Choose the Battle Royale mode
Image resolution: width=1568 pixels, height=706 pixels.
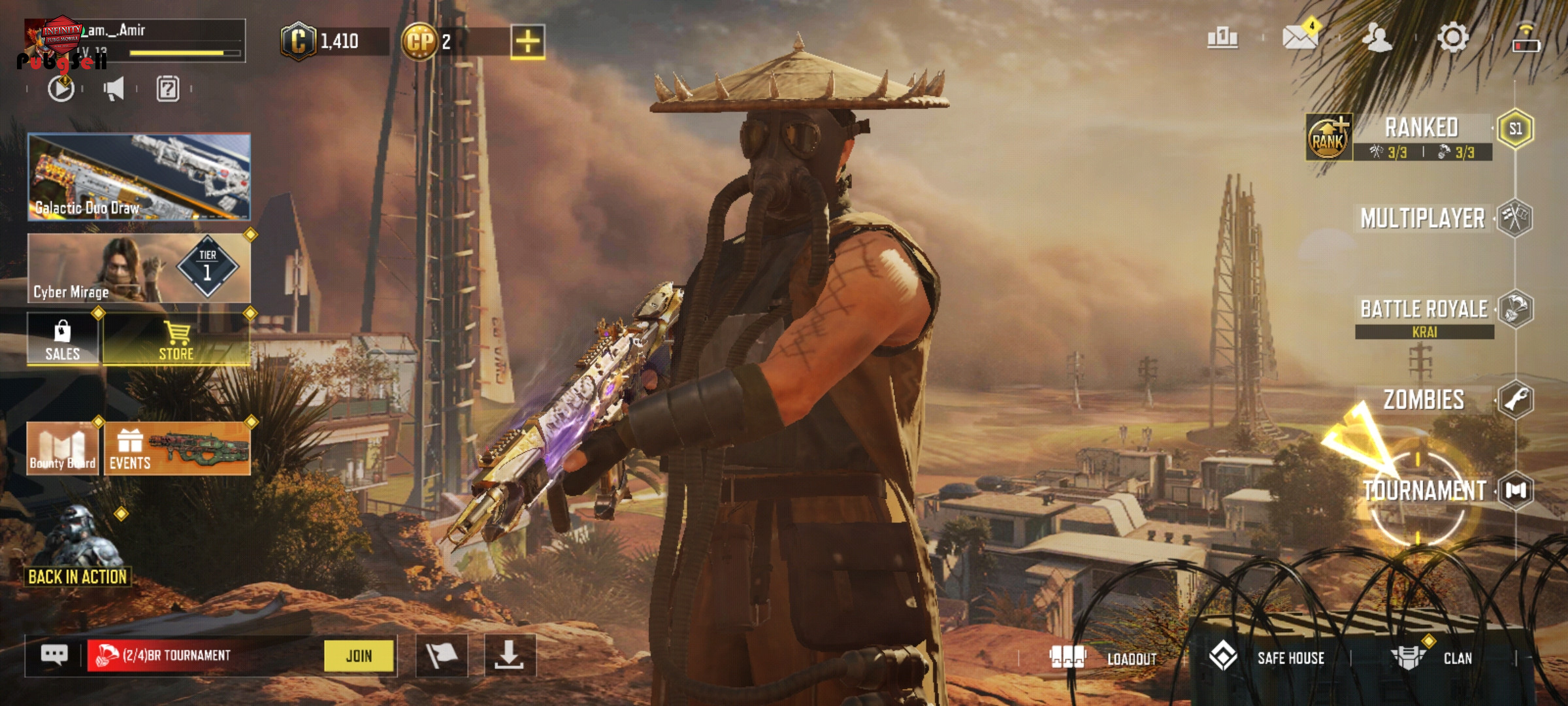1424,309
